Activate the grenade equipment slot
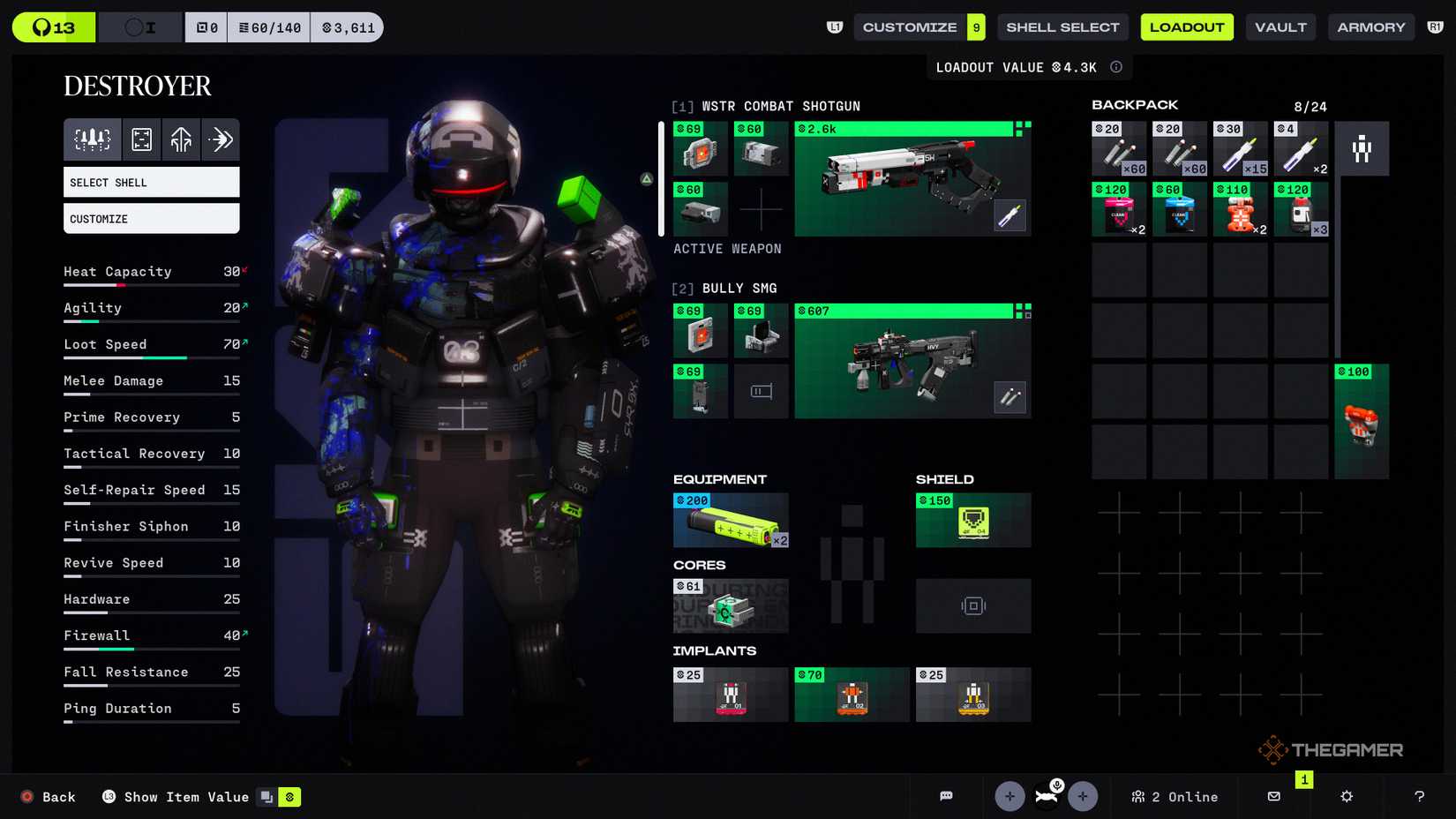The height and width of the screenshot is (819, 1456). [731, 520]
